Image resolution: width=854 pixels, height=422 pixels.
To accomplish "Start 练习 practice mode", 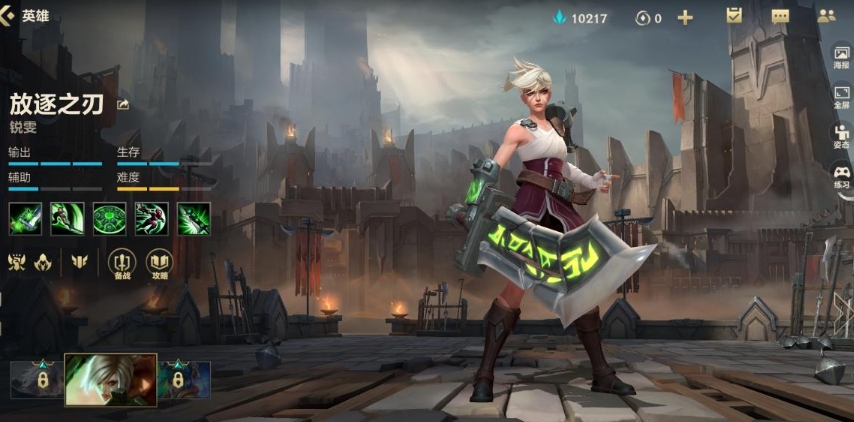I will (841, 177).
